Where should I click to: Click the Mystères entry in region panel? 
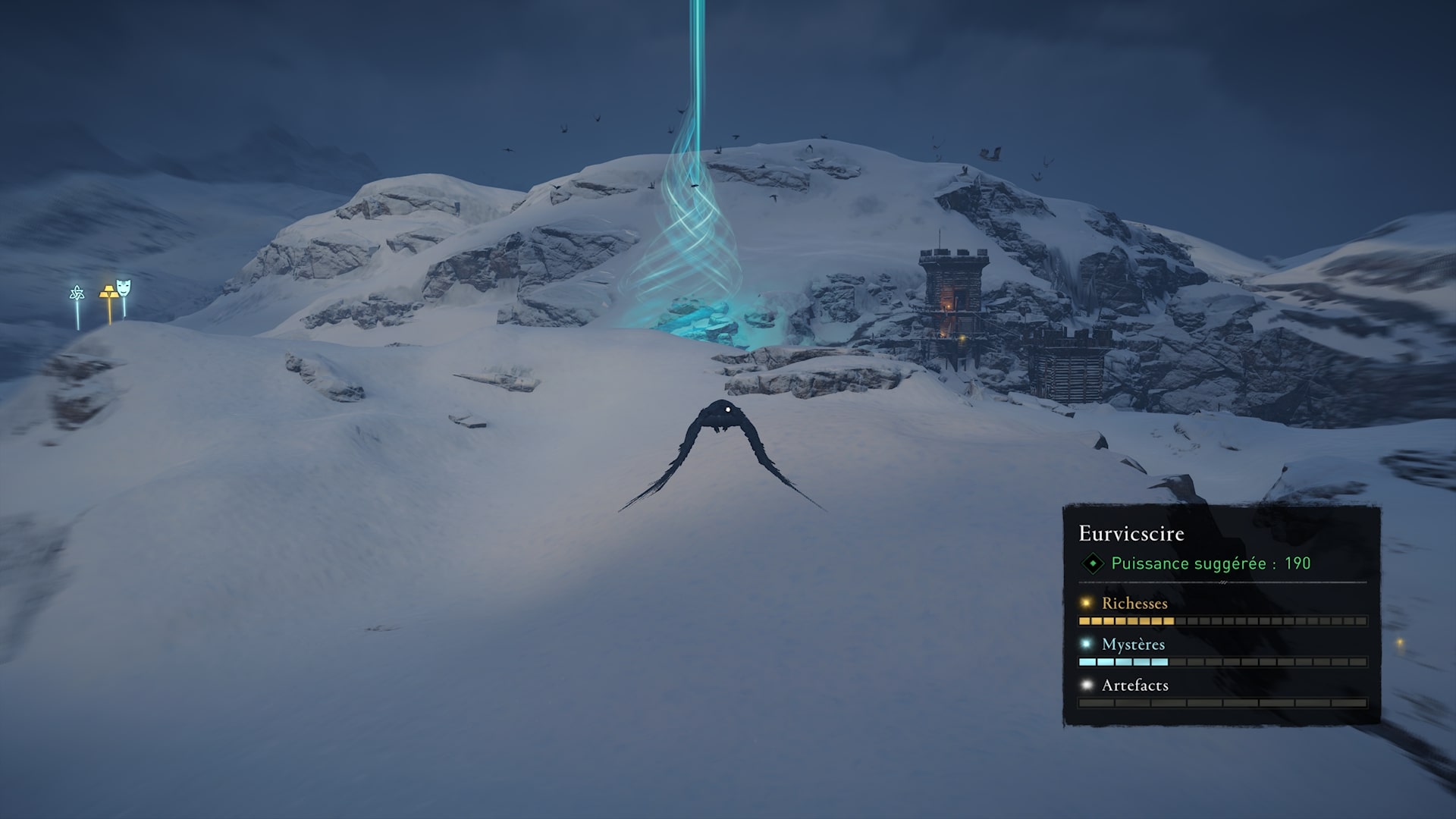point(1133,645)
